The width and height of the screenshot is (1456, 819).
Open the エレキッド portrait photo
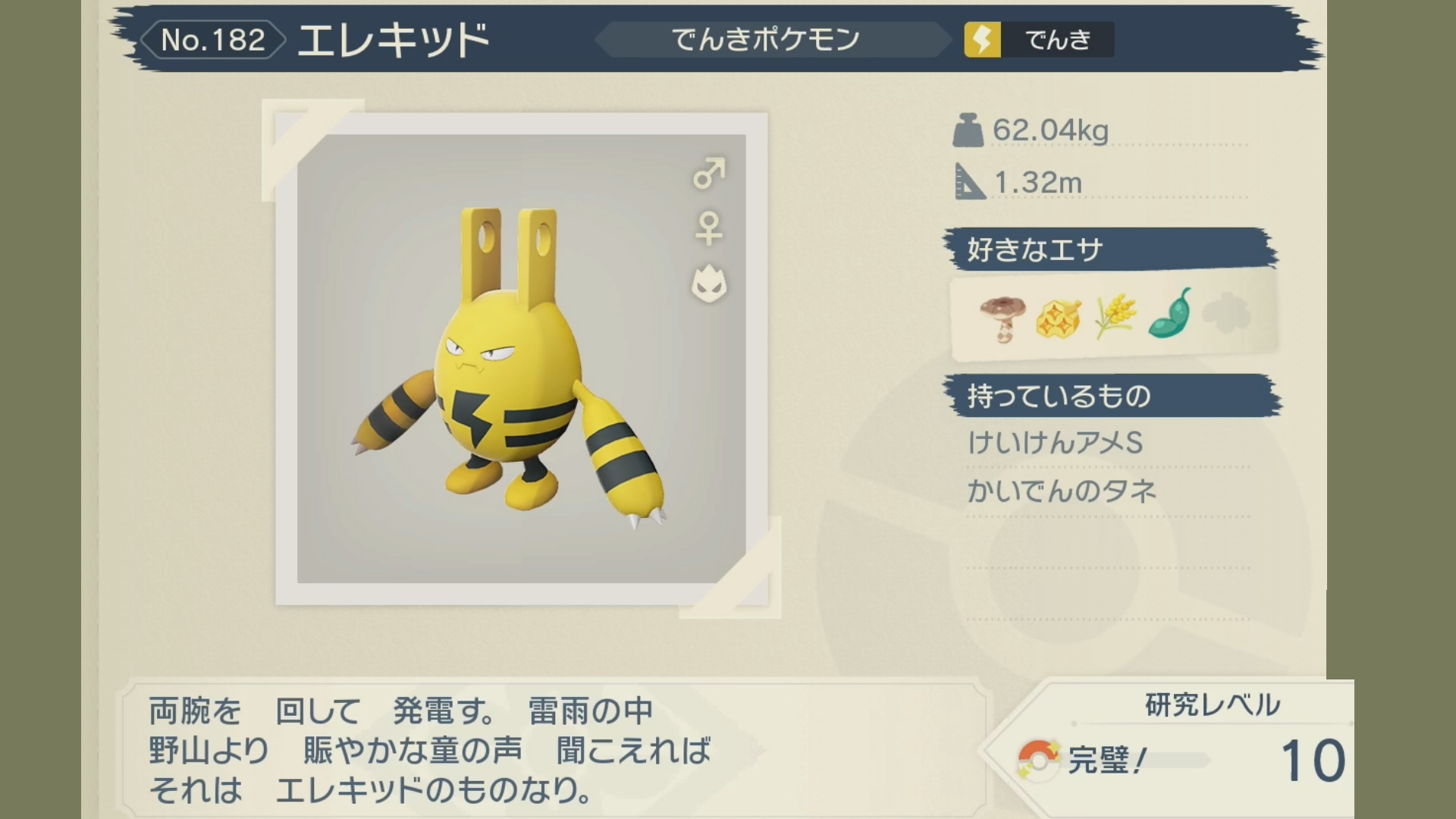pyautogui.click(x=521, y=359)
